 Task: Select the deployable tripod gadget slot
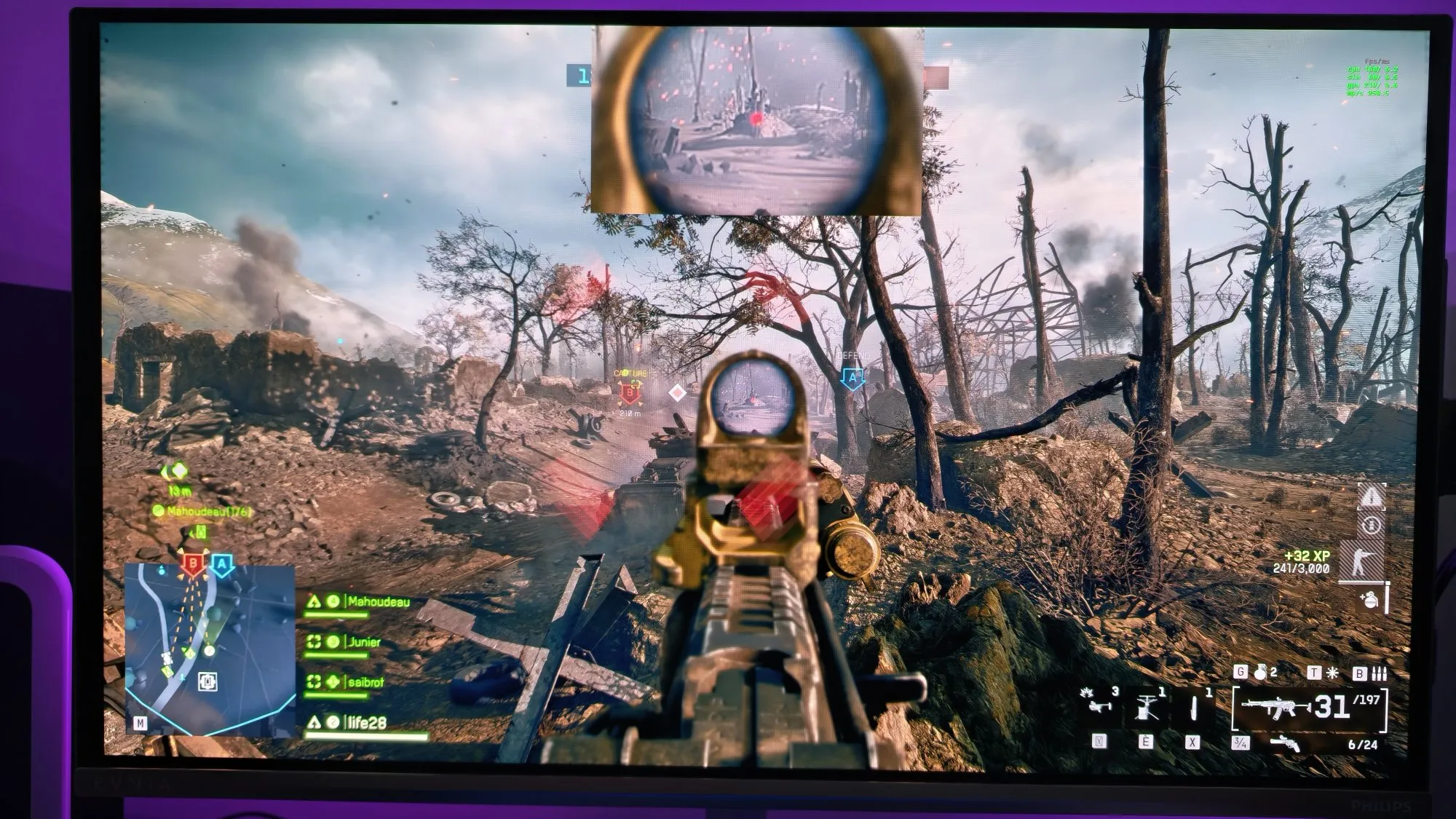click(1146, 705)
